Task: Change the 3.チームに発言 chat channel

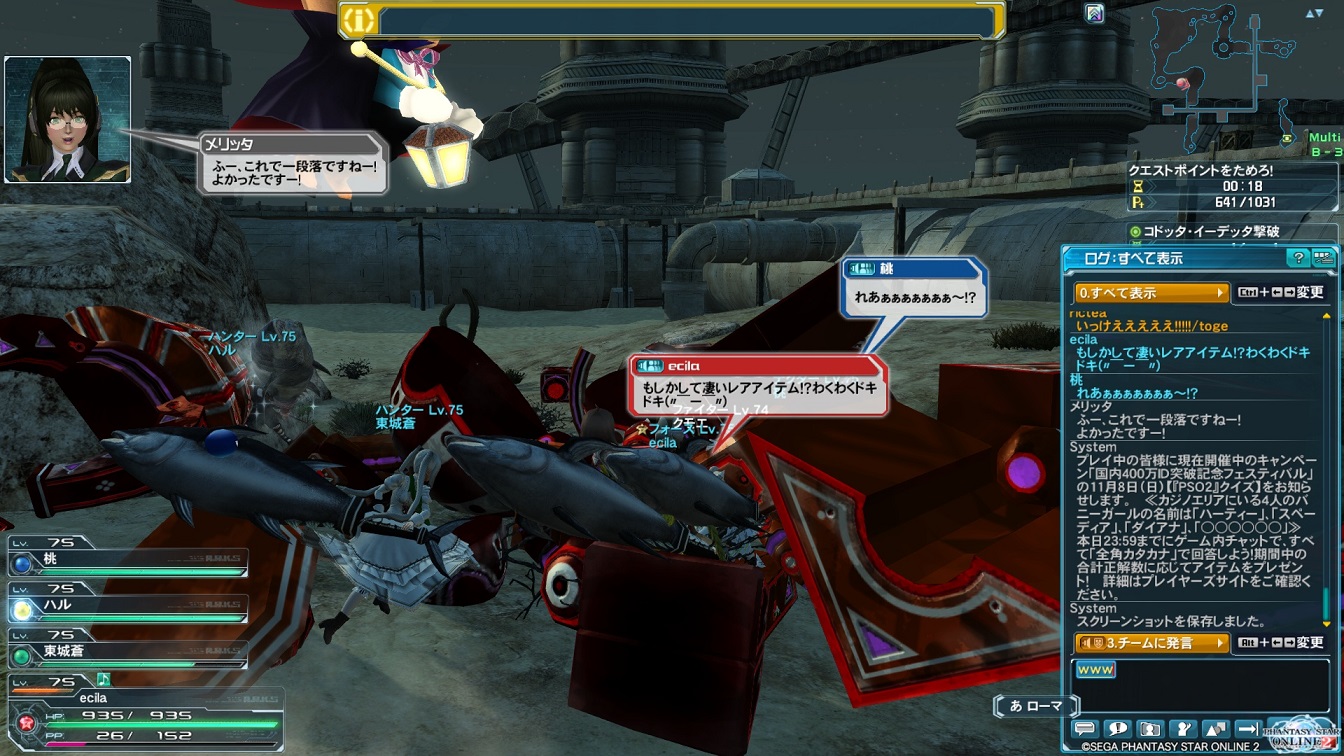Action: (1151, 643)
